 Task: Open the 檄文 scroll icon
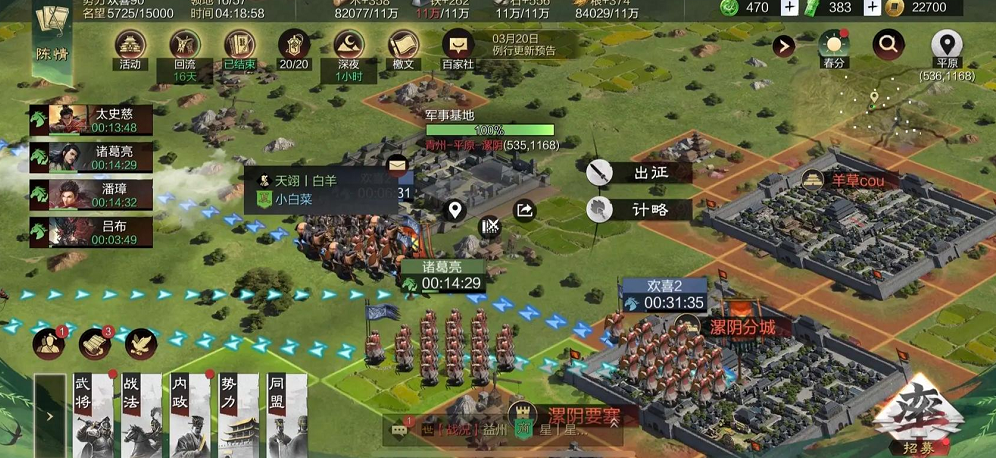coord(403,46)
